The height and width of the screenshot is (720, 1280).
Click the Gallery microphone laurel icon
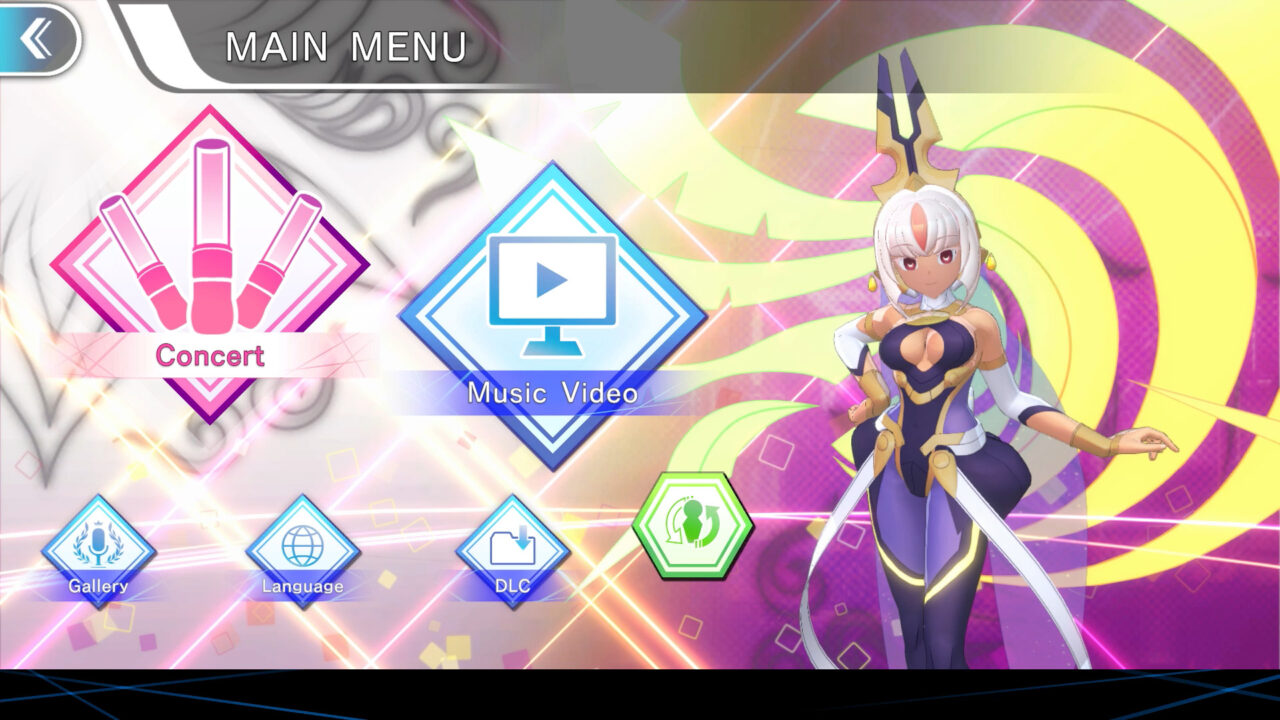coord(97,545)
